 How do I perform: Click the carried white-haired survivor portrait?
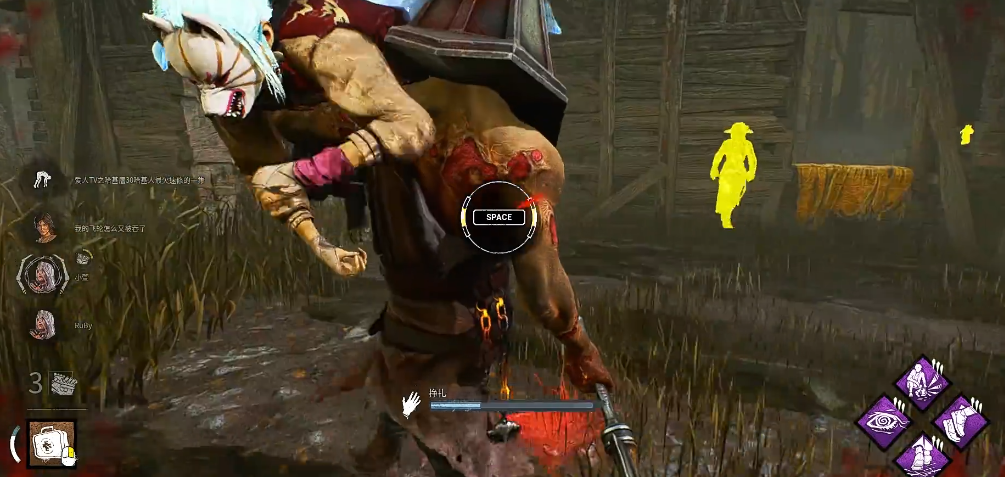43,273
